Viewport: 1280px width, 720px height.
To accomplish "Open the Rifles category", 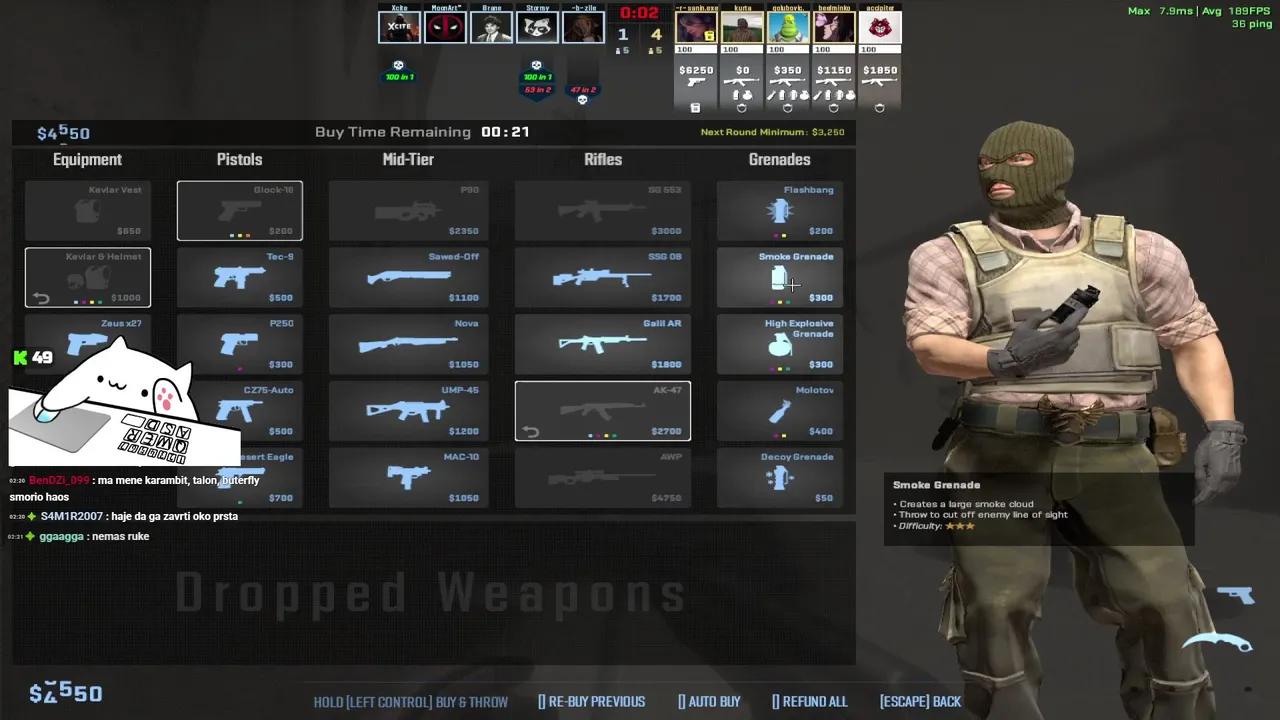I will coord(602,159).
